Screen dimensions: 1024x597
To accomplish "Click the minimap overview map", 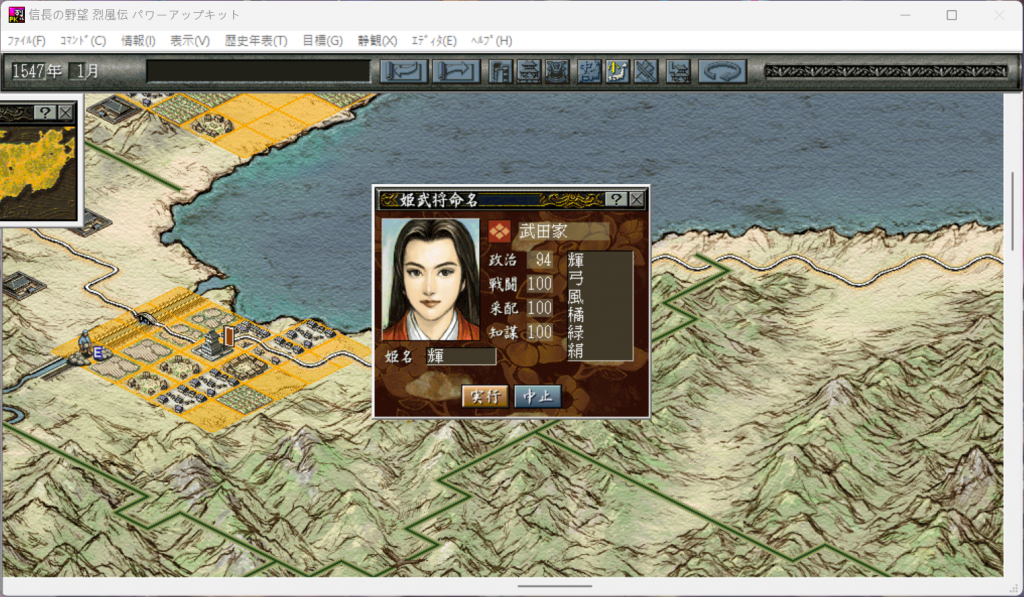I will click(38, 168).
